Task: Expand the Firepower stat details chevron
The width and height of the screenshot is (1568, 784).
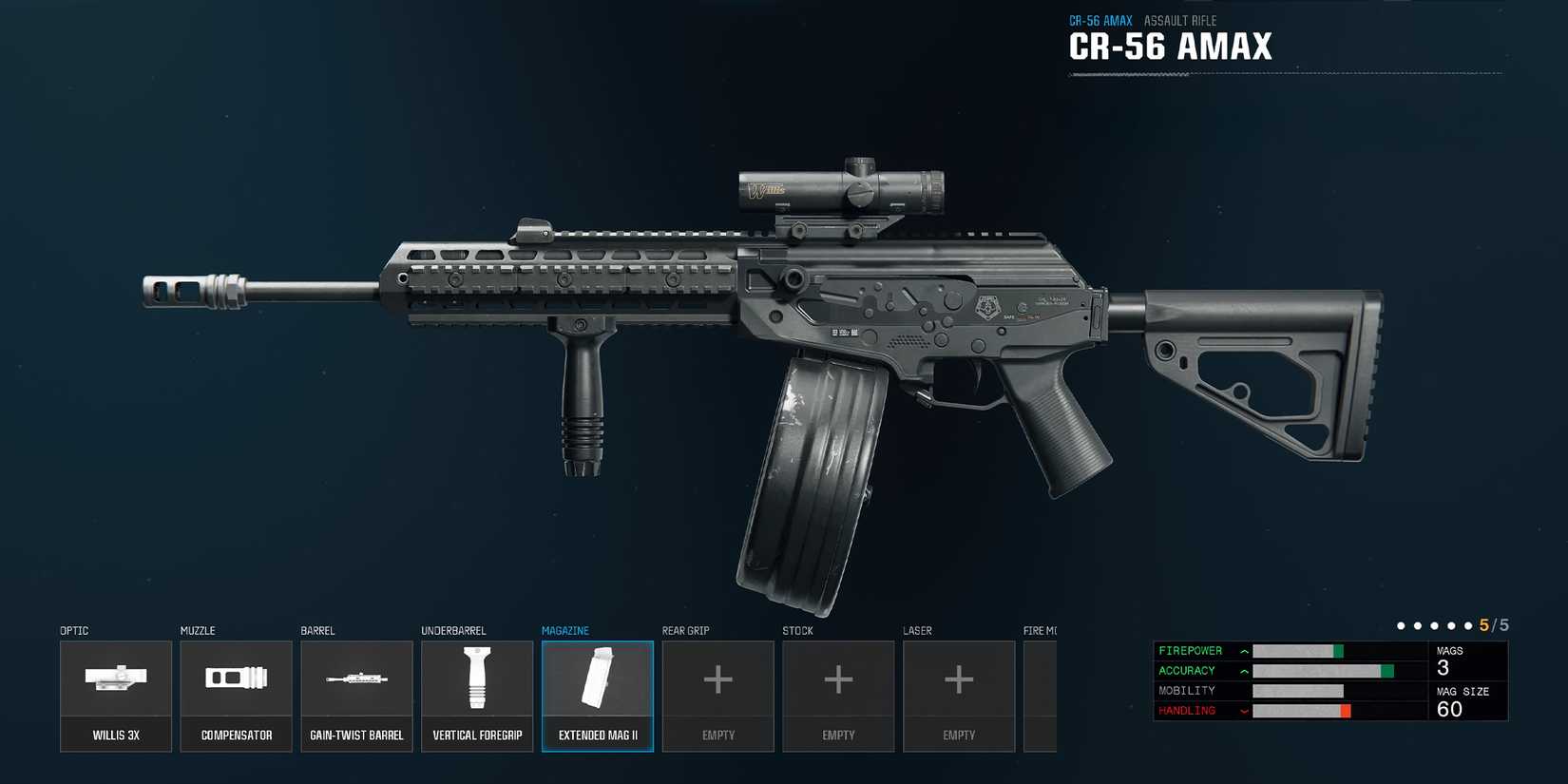Action: coord(1243,651)
